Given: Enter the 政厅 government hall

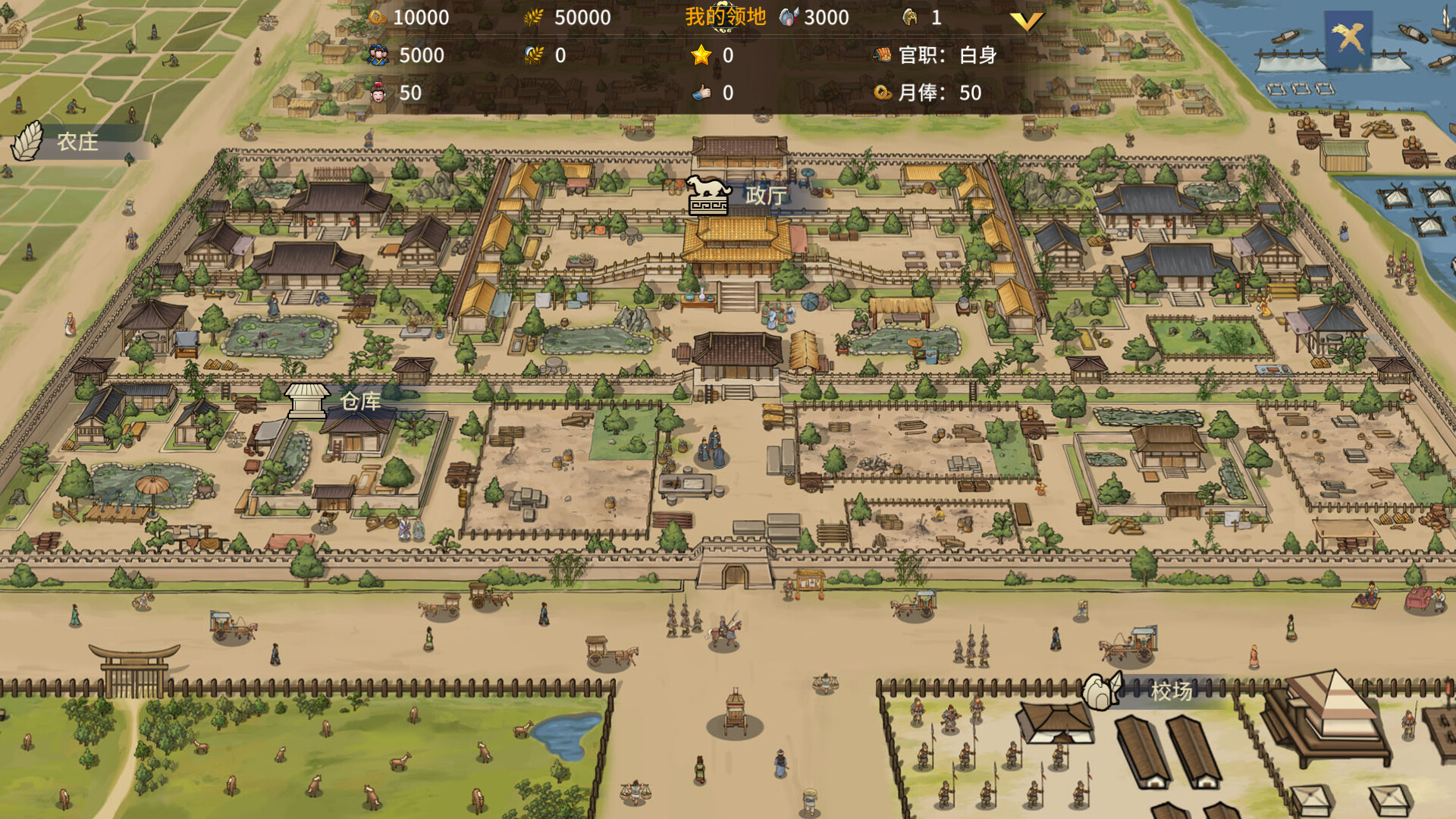Looking at the screenshot, I should pyautogui.click(x=764, y=196).
